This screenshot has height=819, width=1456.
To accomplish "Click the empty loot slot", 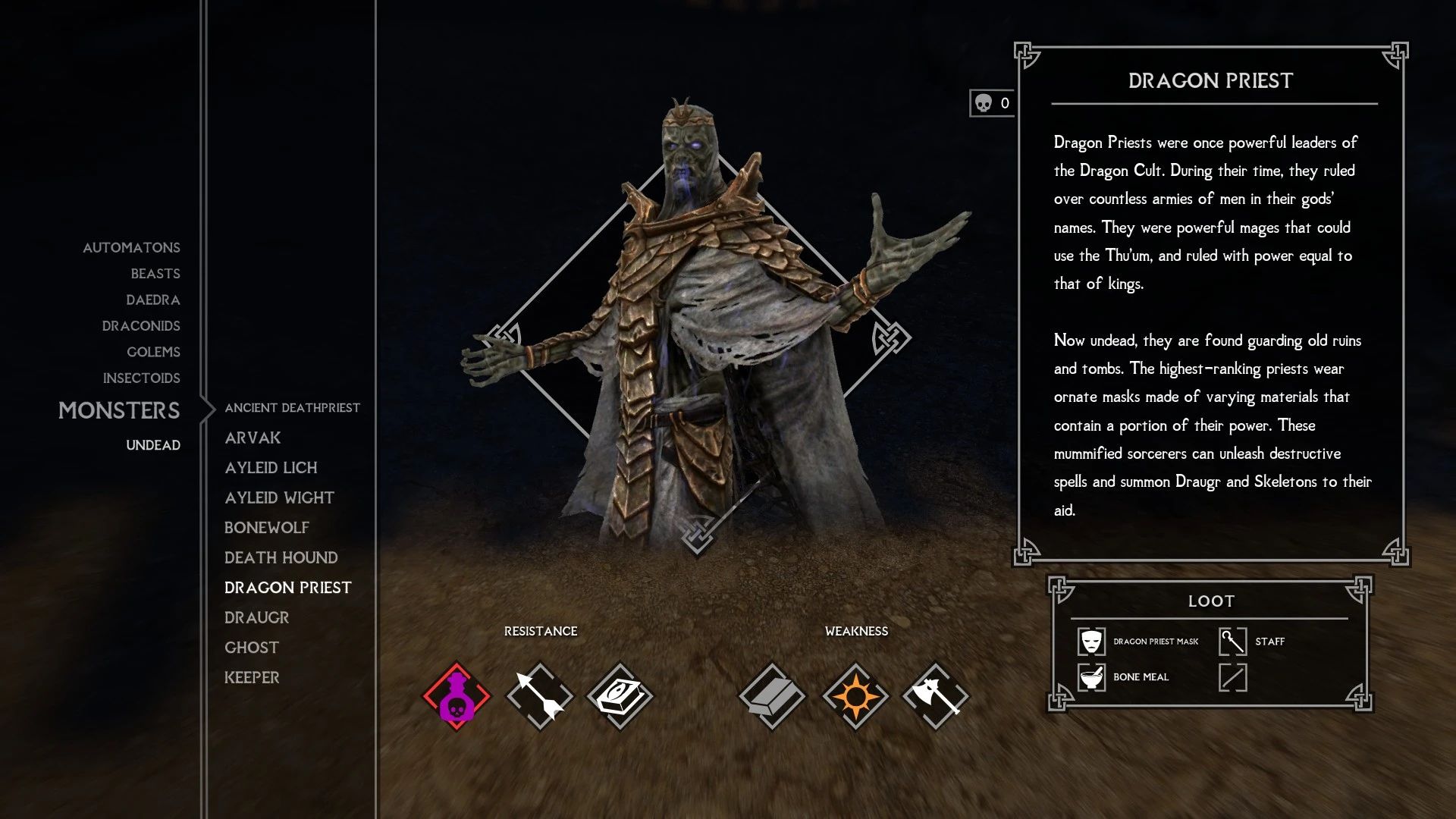I will (x=1232, y=677).
